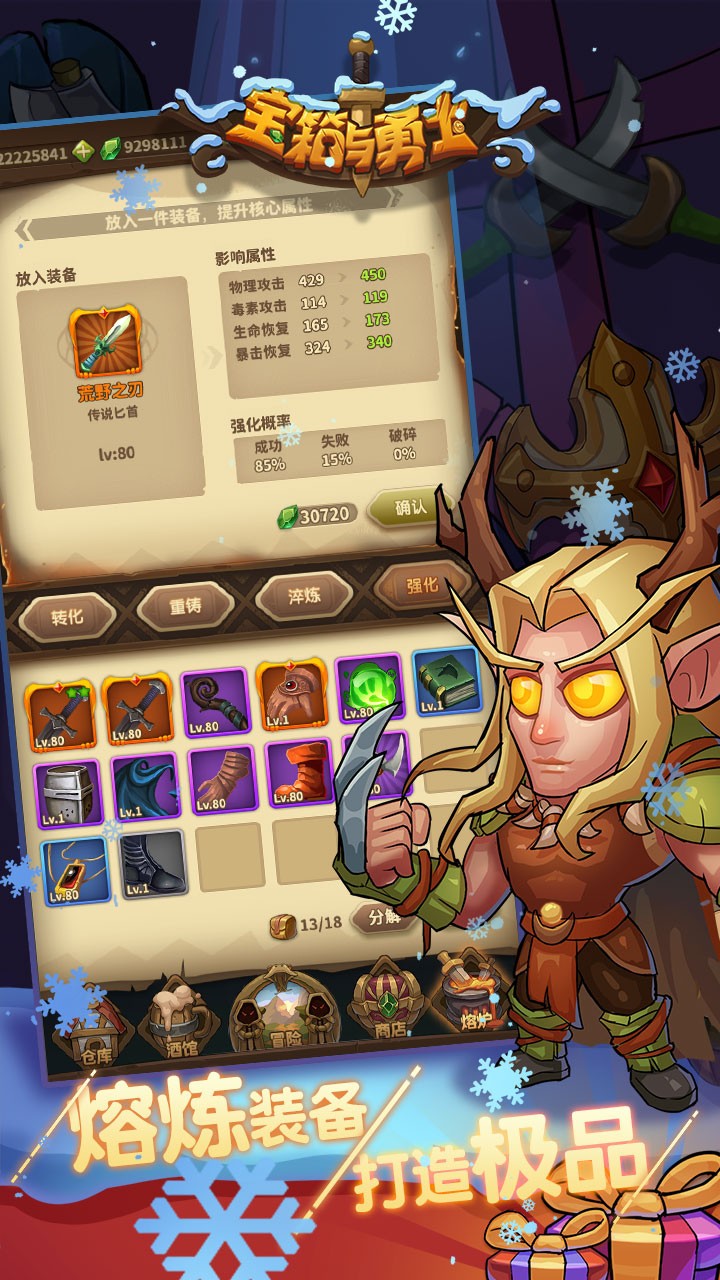Select the 荒野之刃 dagger equipment slot
This screenshot has height=1280, width=720.
[105, 342]
